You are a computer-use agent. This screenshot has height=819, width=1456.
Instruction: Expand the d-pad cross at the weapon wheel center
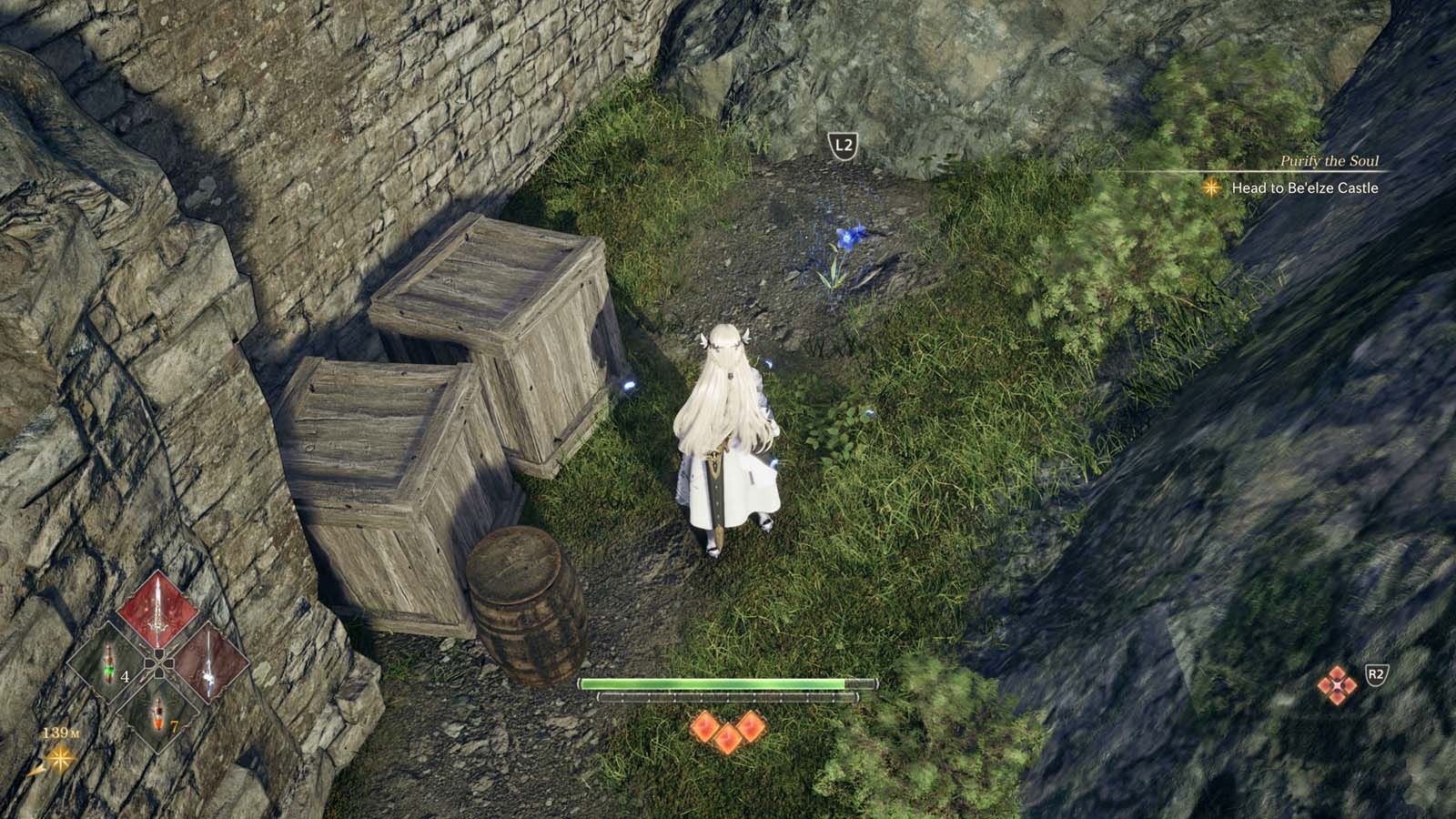pyautogui.click(x=158, y=662)
